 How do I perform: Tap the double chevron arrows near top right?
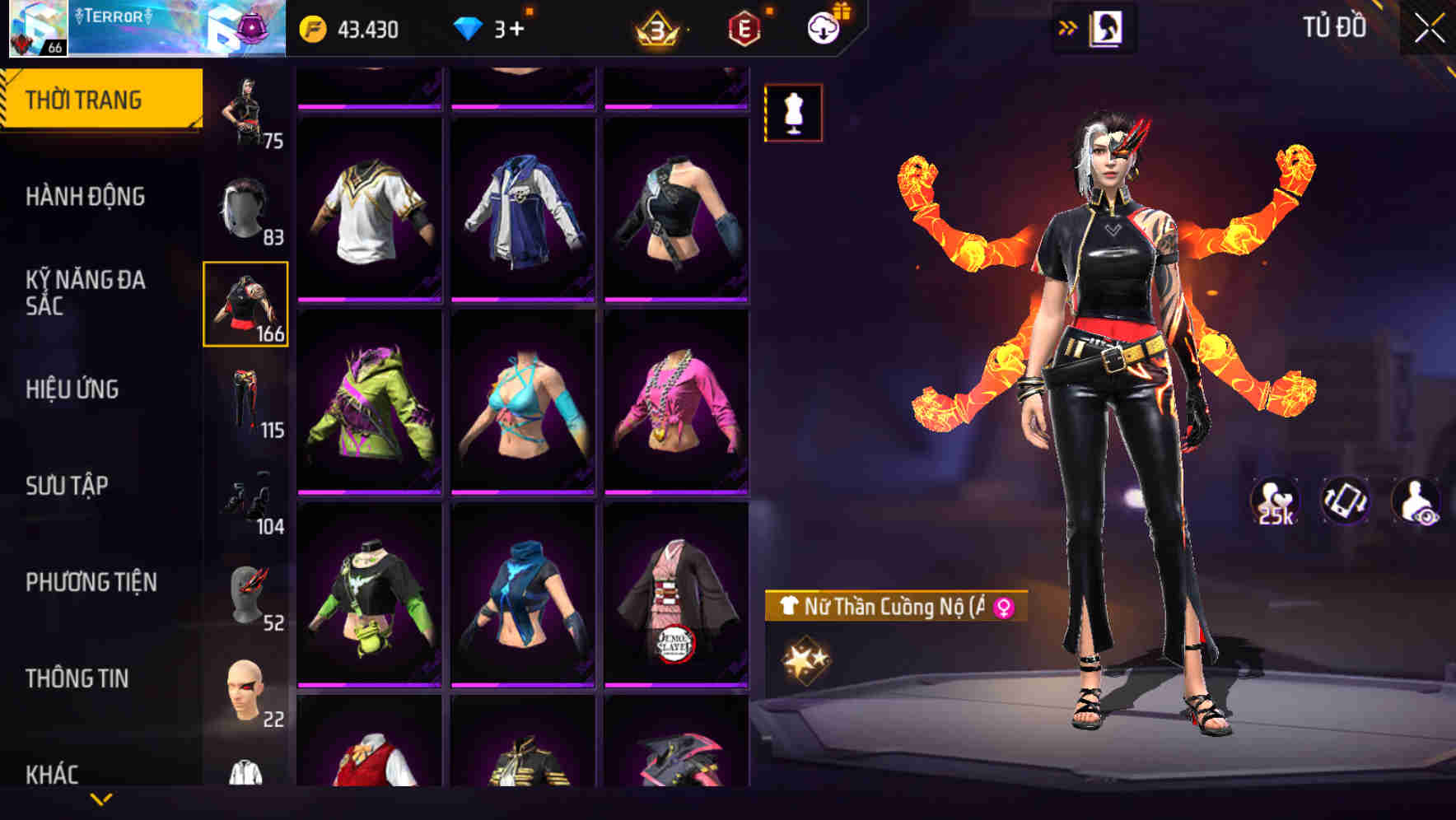(x=1068, y=27)
